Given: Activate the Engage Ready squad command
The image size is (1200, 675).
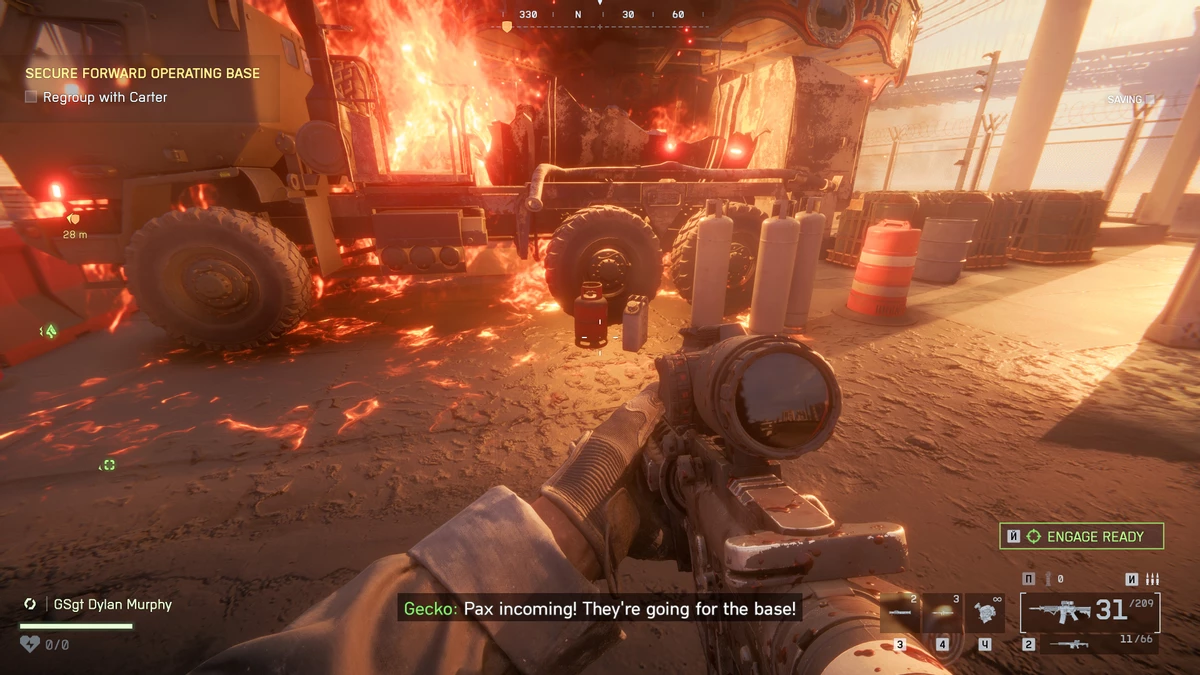Looking at the screenshot, I should 1081,537.
